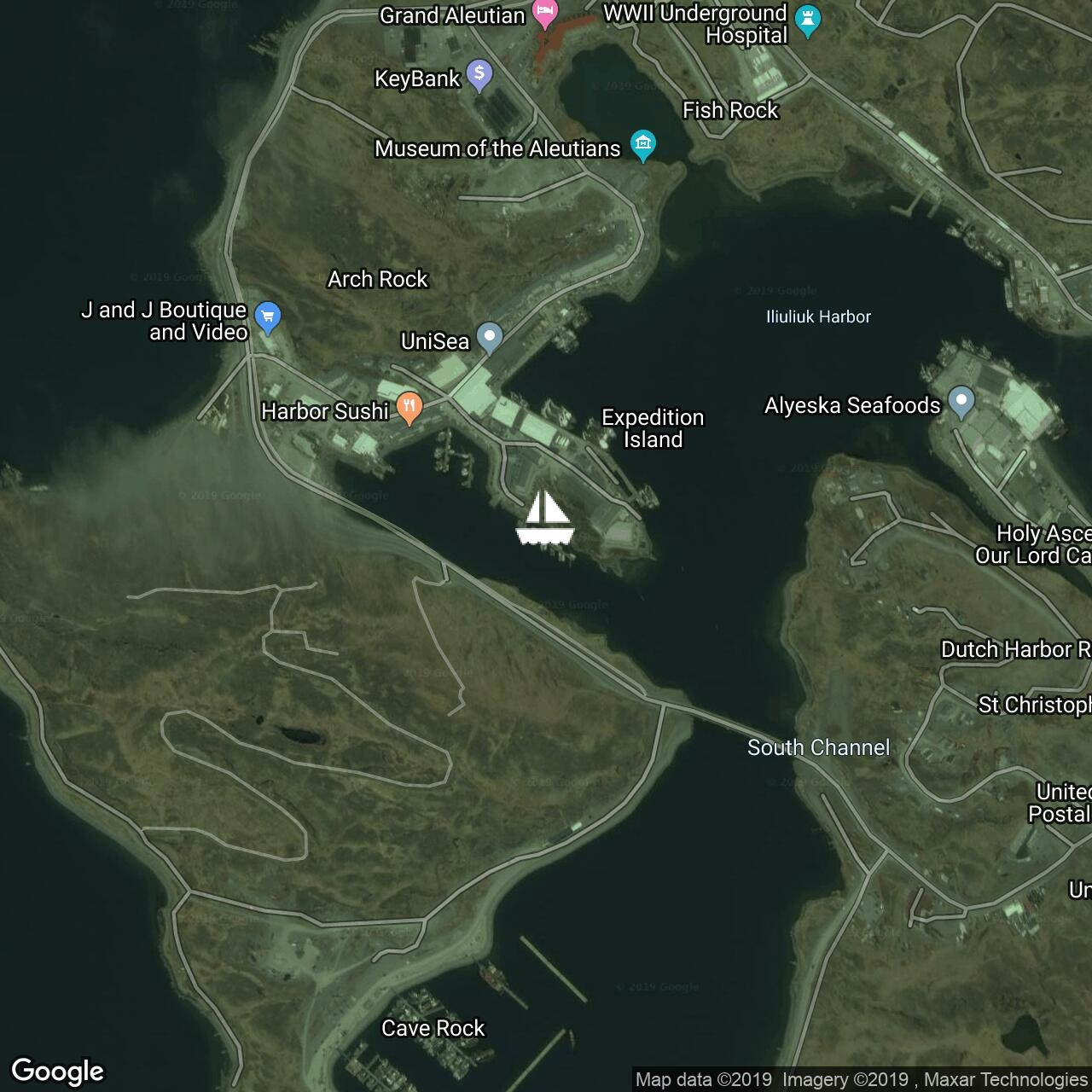The width and height of the screenshot is (1092, 1092).
Task: Select the Alyeska Seafoods map pin
Action: coord(961,401)
